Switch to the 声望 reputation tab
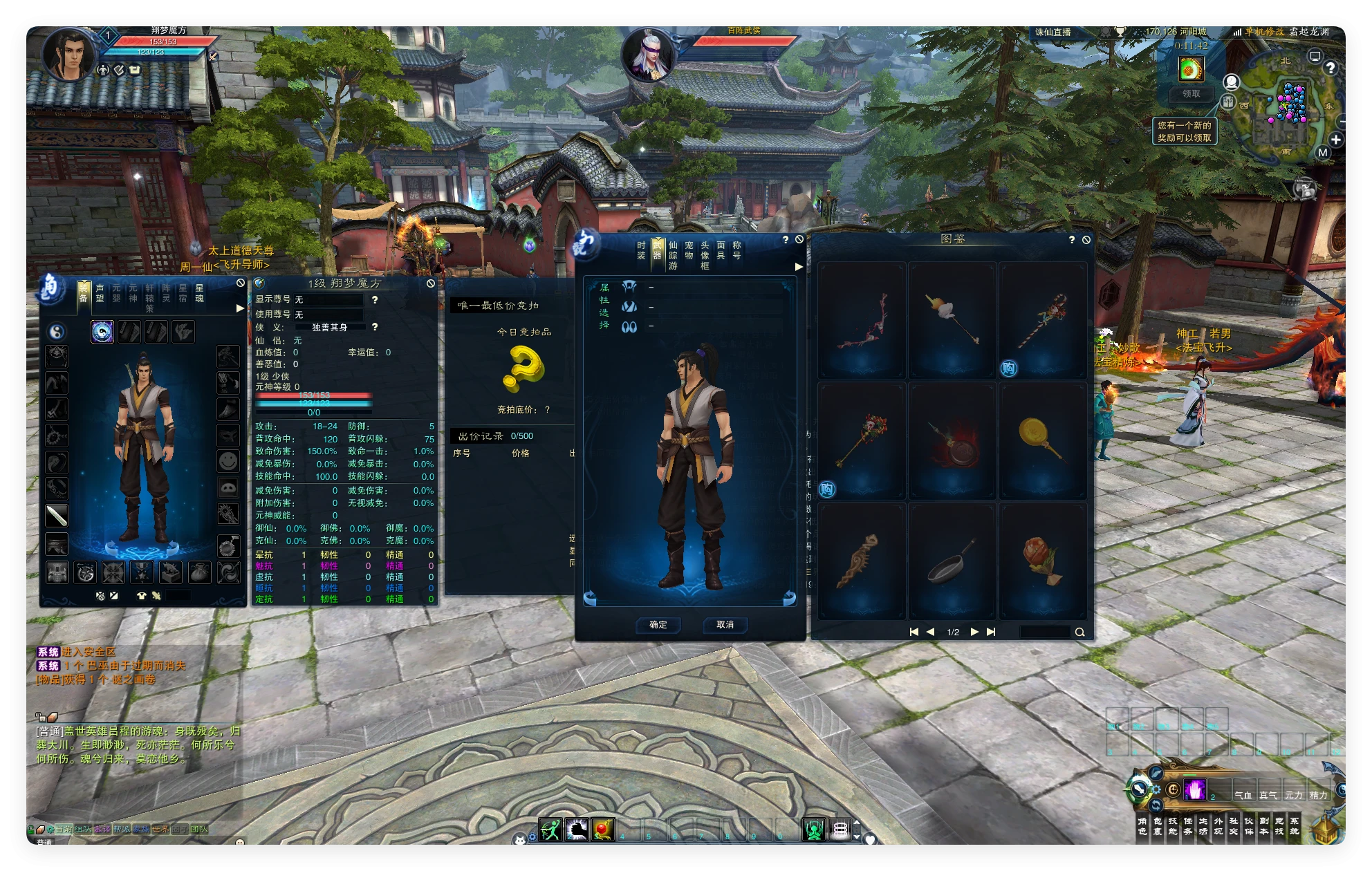This screenshot has width=1372, height=871. (x=100, y=293)
